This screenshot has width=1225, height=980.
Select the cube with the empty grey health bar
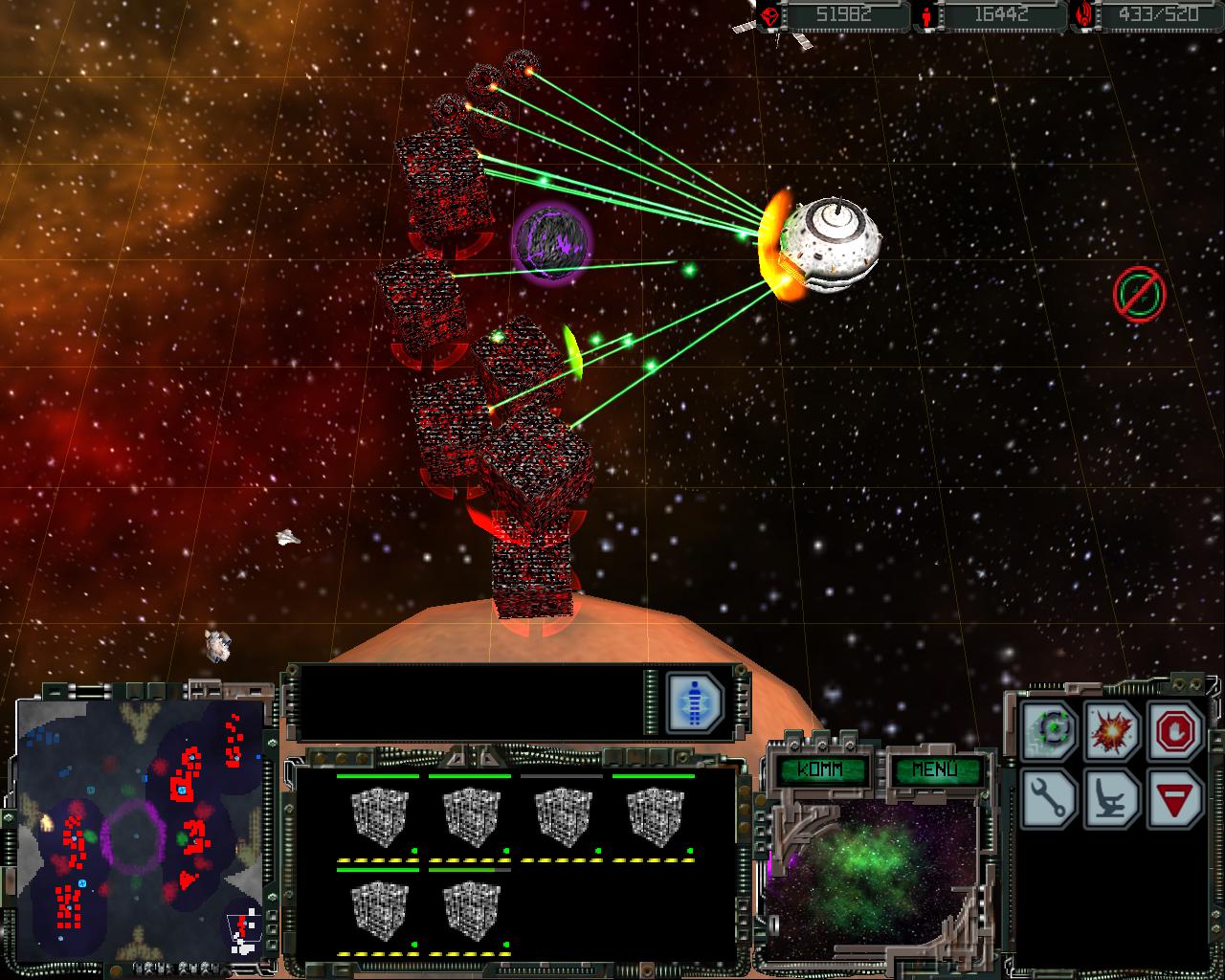click(561, 815)
